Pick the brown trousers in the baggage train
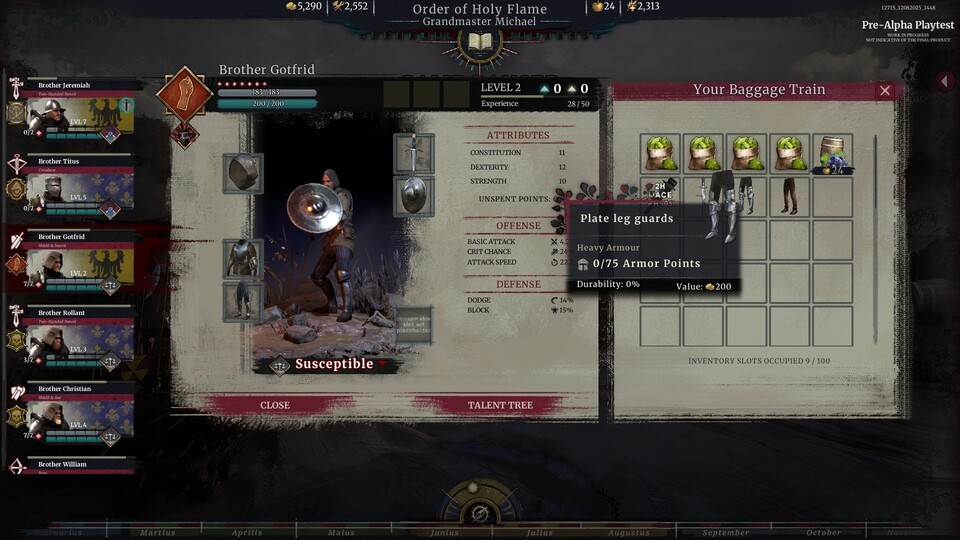Image resolution: width=960 pixels, height=540 pixels. pyautogui.click(x=790, y=196)
